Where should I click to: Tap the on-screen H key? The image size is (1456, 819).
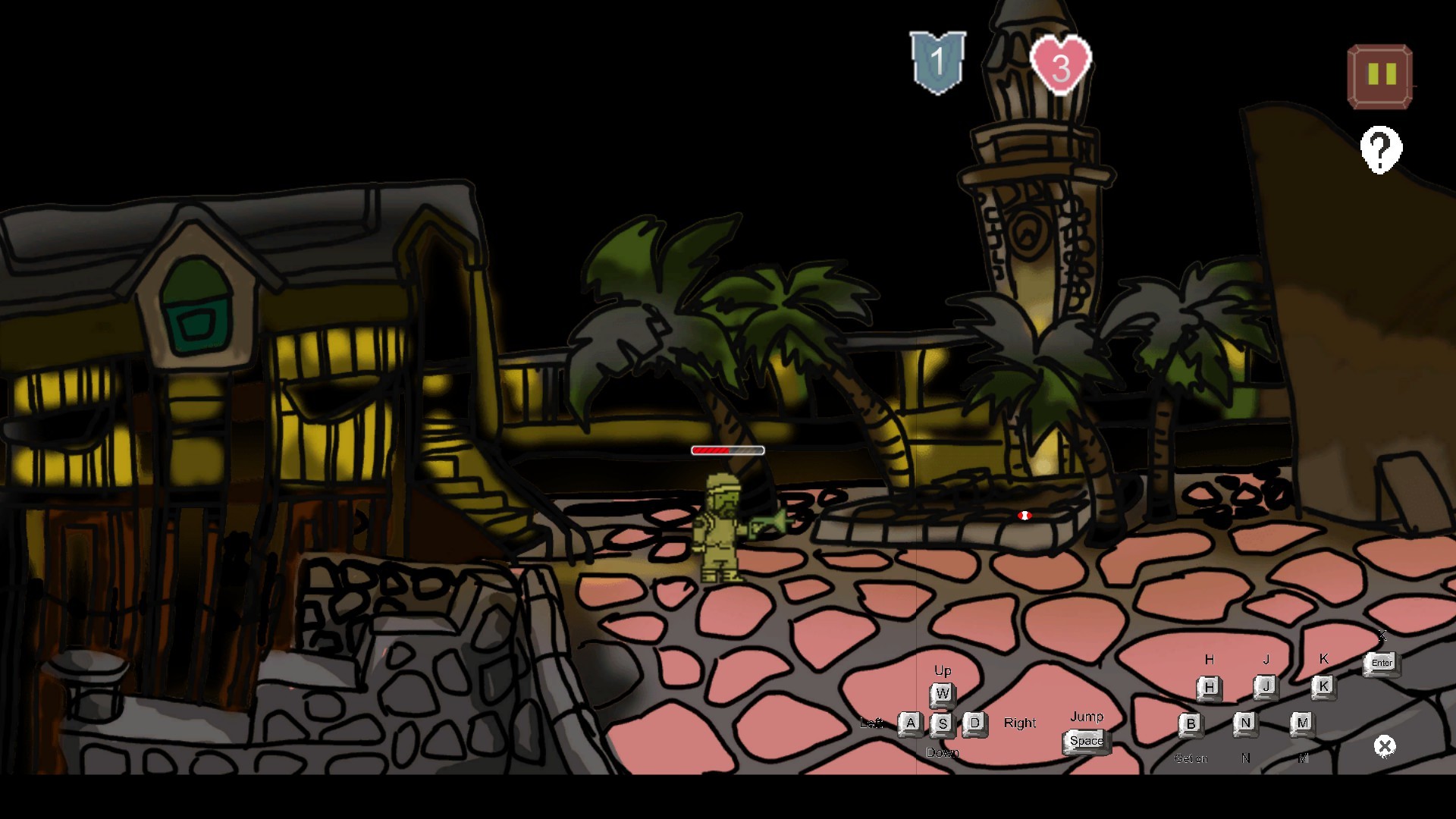1209,687
